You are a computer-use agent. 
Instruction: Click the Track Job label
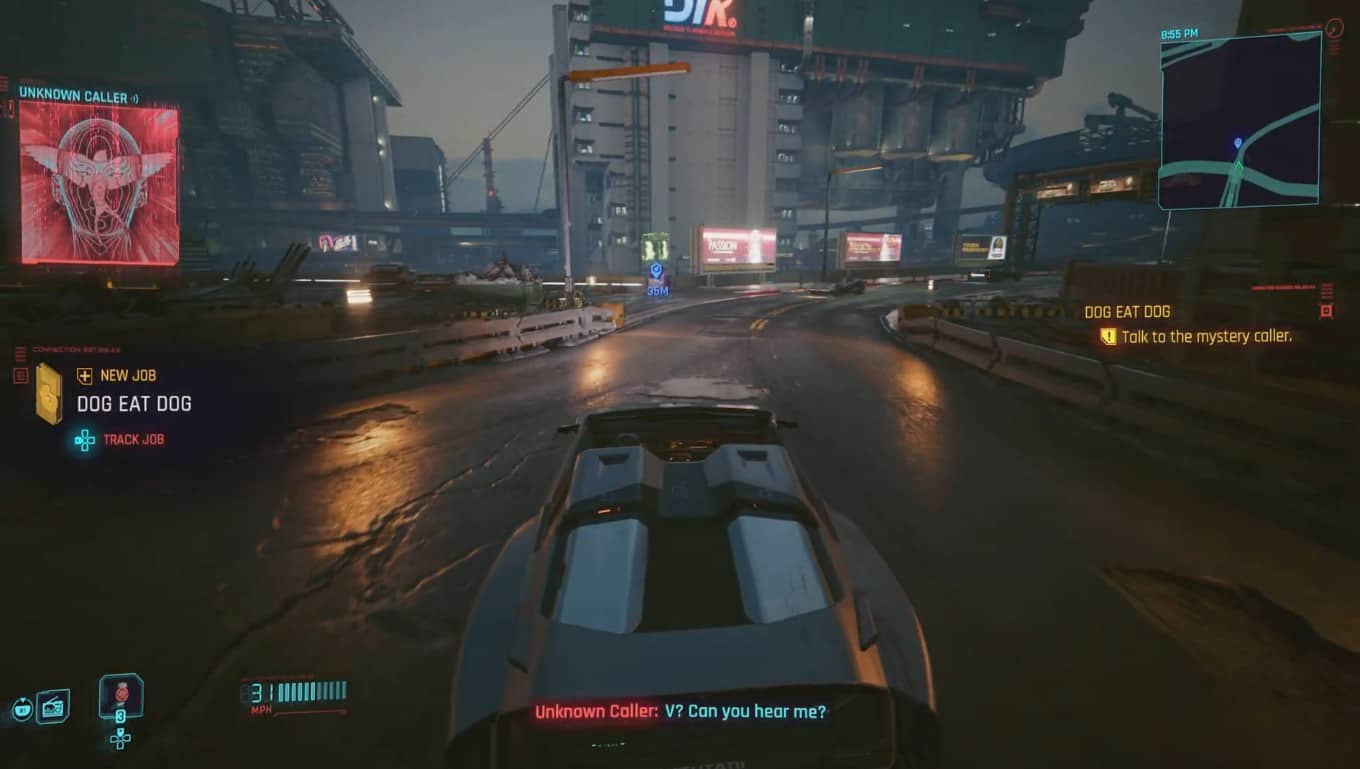click(133, 439)
